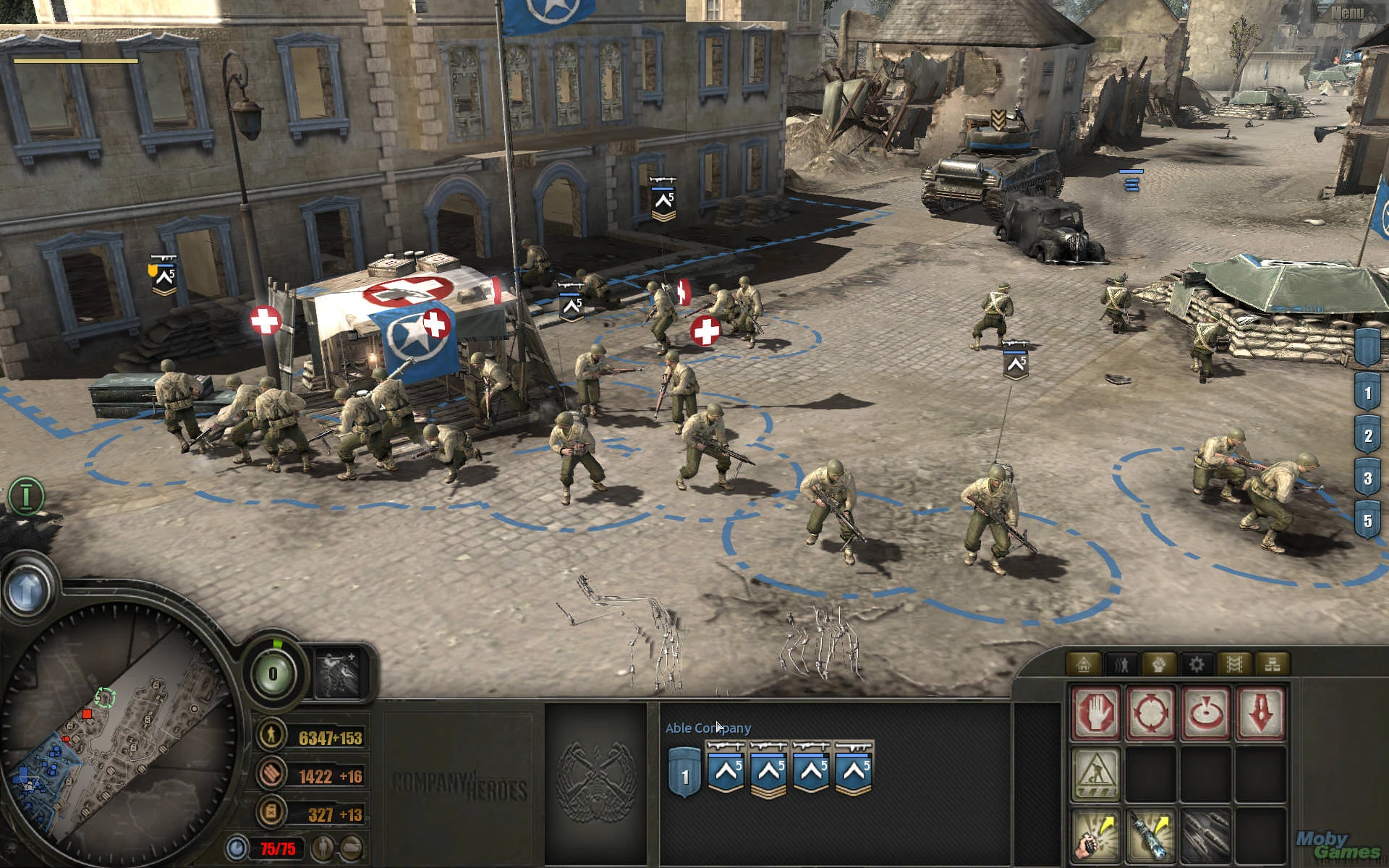Viewport: 1389px width, 868px height.
Task: Throw a Grenade using the ability icon
Action: (x=1096, y=835)
